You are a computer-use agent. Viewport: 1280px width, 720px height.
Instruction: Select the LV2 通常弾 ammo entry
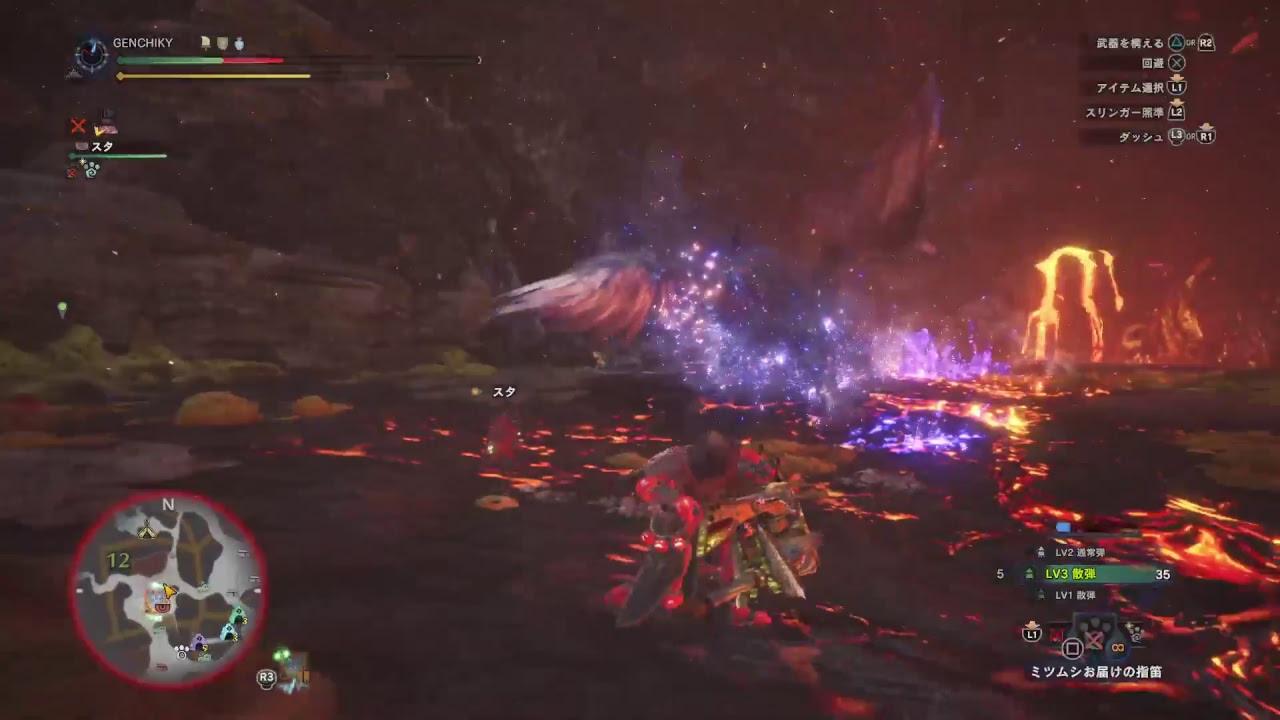pyautogui.click(x=1082, y=552)
